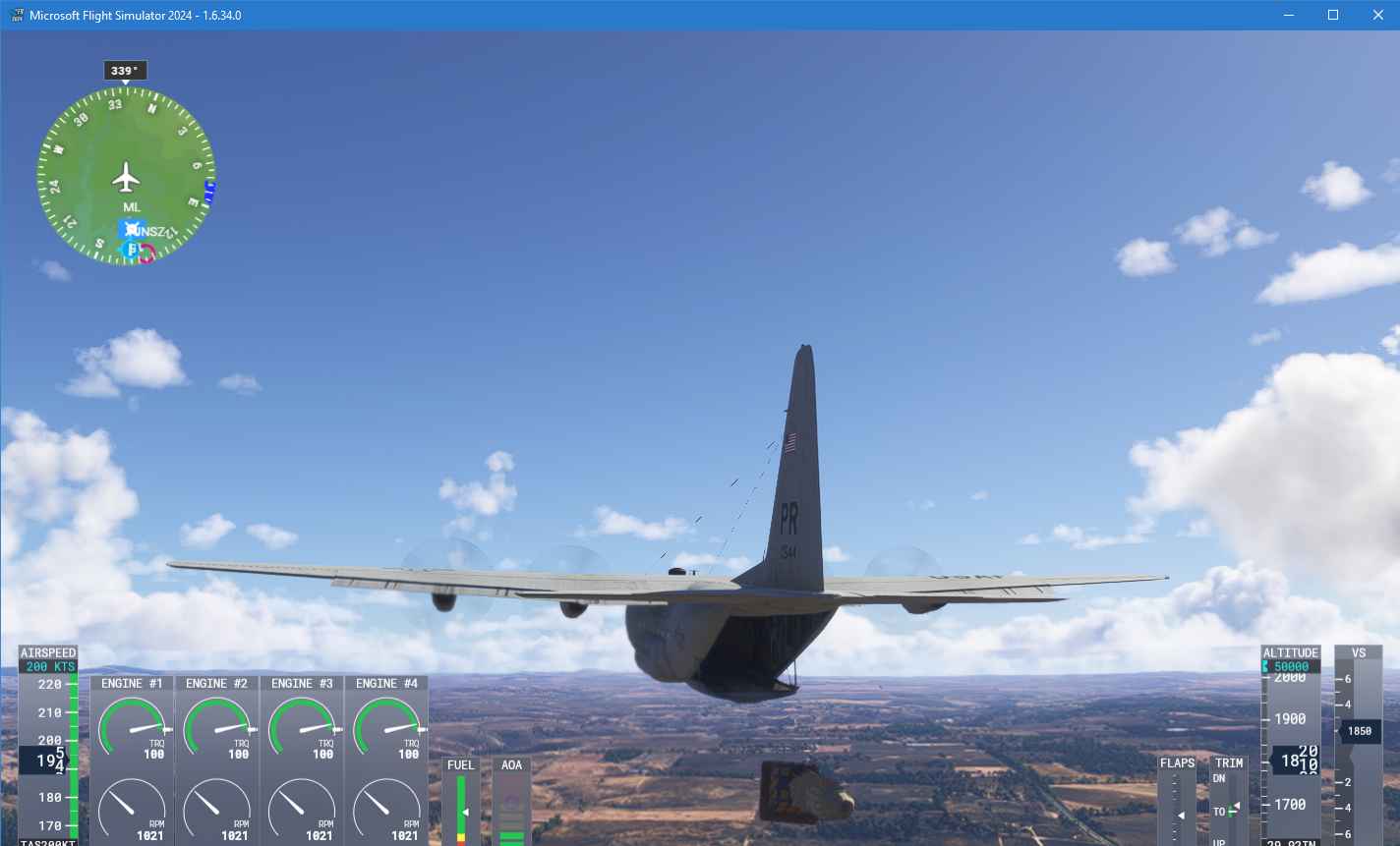
Task: Expand the VS indicator panel
Action: click(x=1359, y=651)
